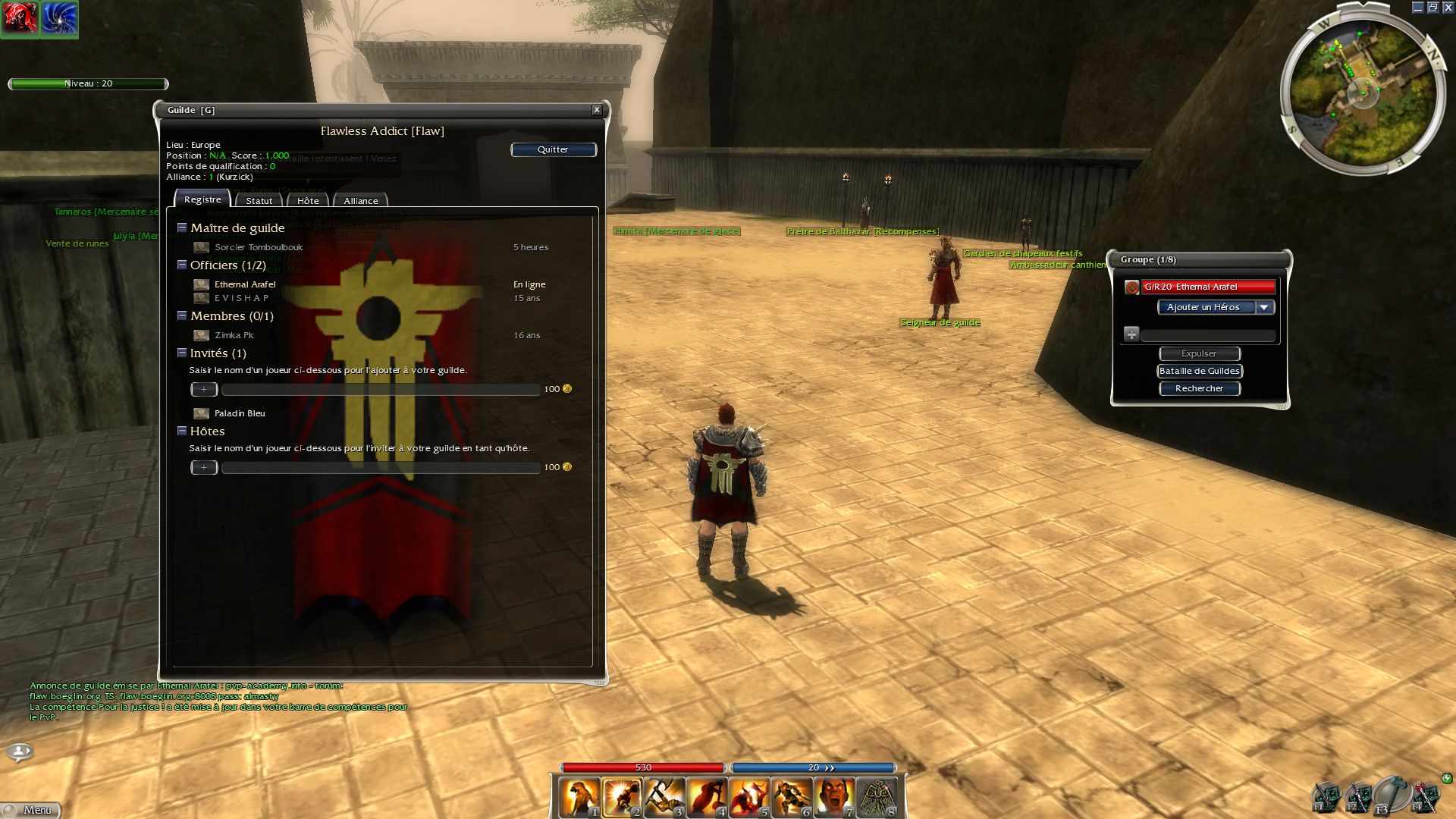Switch to the Alliance tab

click(x=360, y=201)
